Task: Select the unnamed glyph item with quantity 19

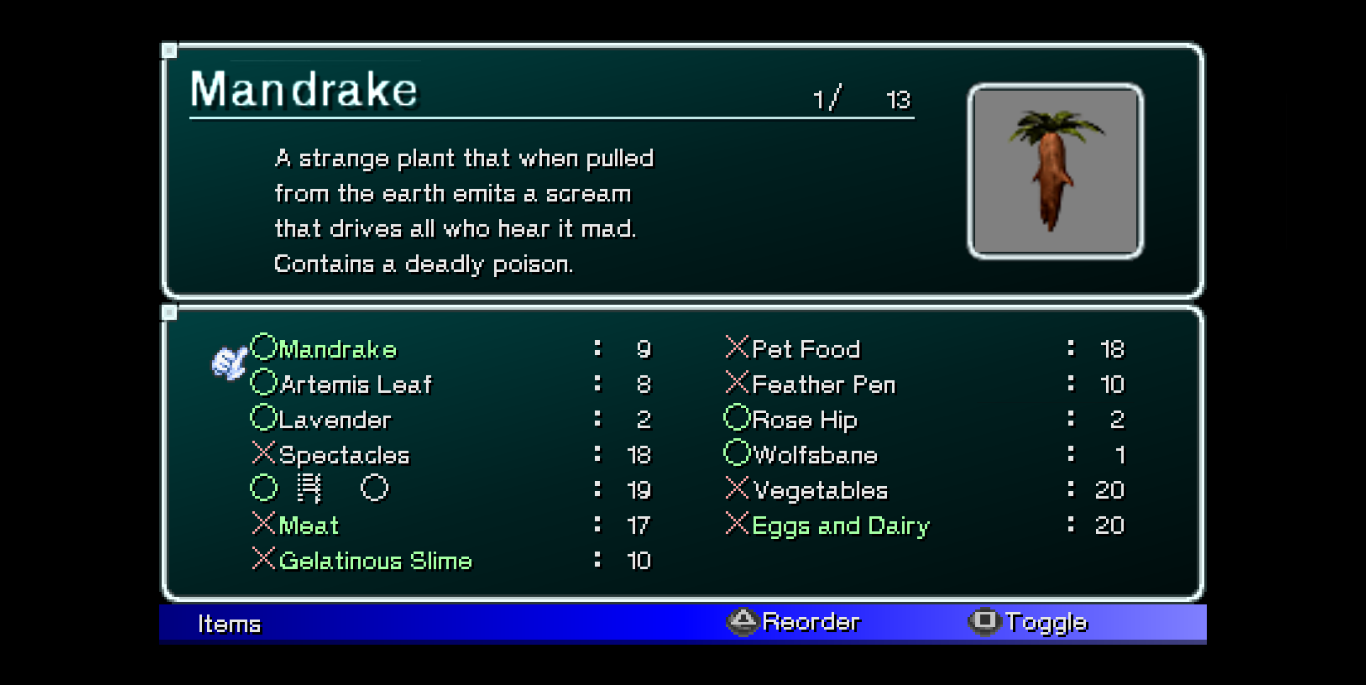Action: click(320, 490)
